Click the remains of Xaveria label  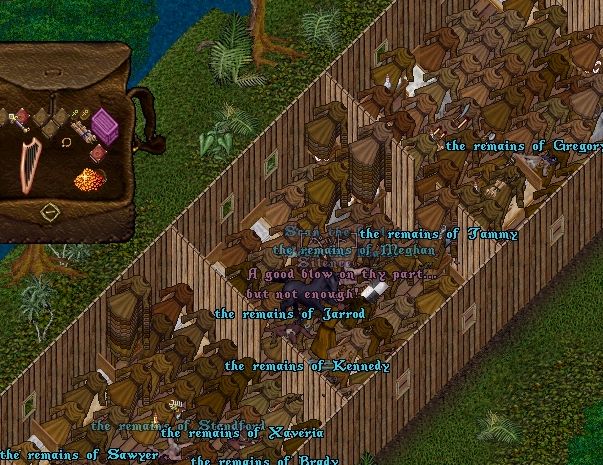click(x=242, y=433)
